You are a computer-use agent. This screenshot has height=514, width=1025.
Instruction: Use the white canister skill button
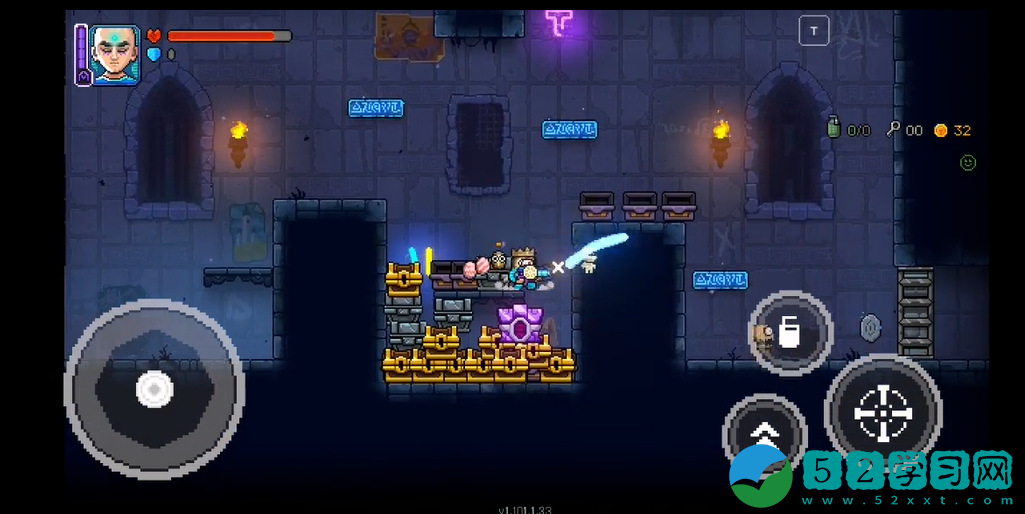(x=790, y=333)
